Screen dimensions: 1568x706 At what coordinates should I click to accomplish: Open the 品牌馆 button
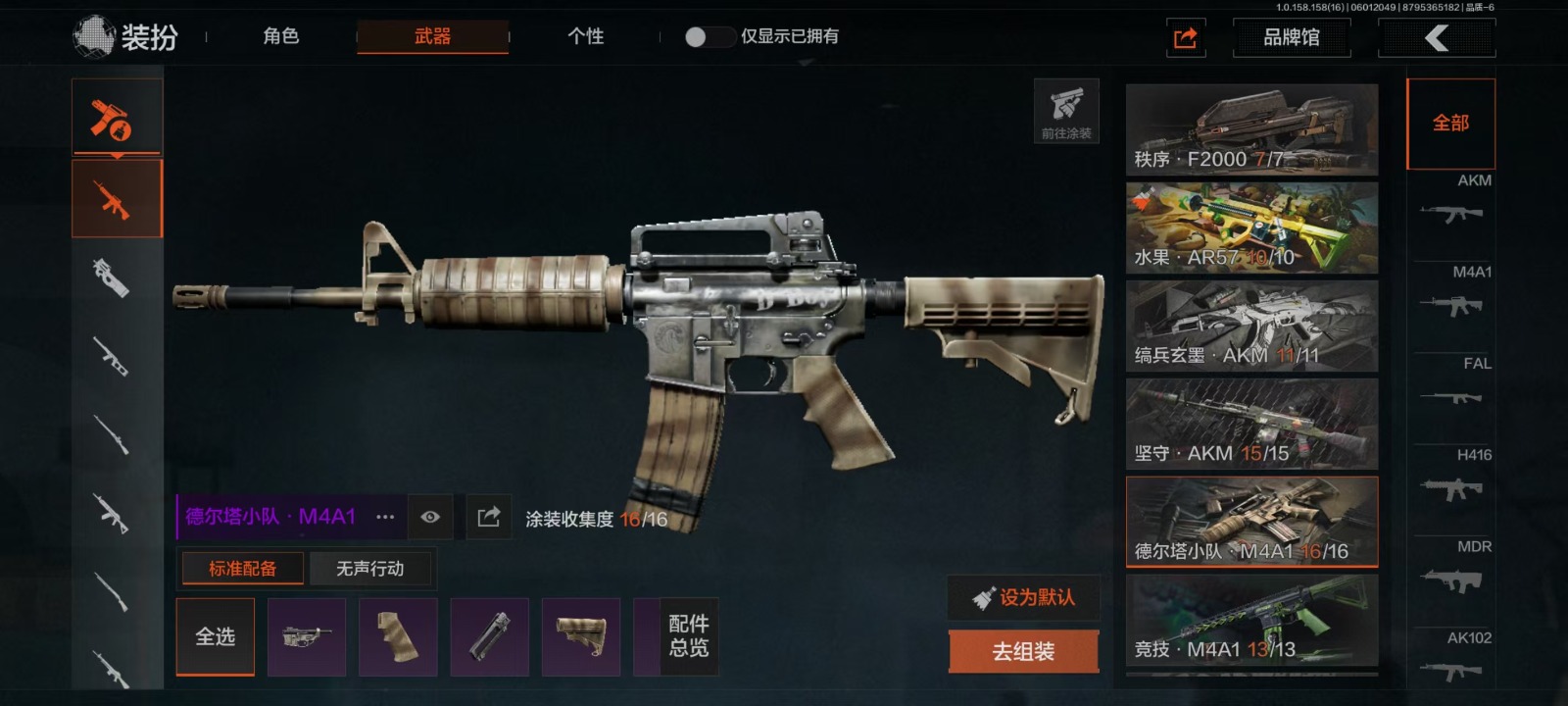[x=1291, y=38]
